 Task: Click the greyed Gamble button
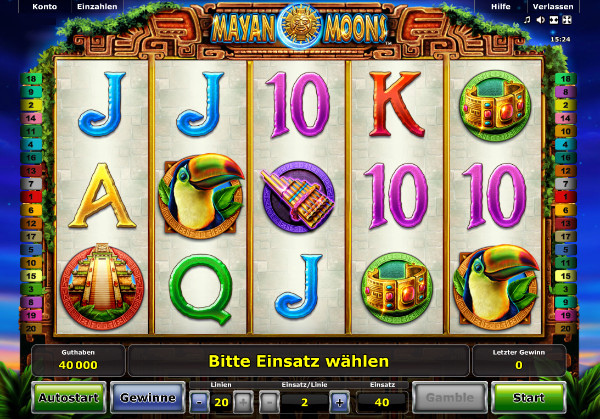pos(449,397)
